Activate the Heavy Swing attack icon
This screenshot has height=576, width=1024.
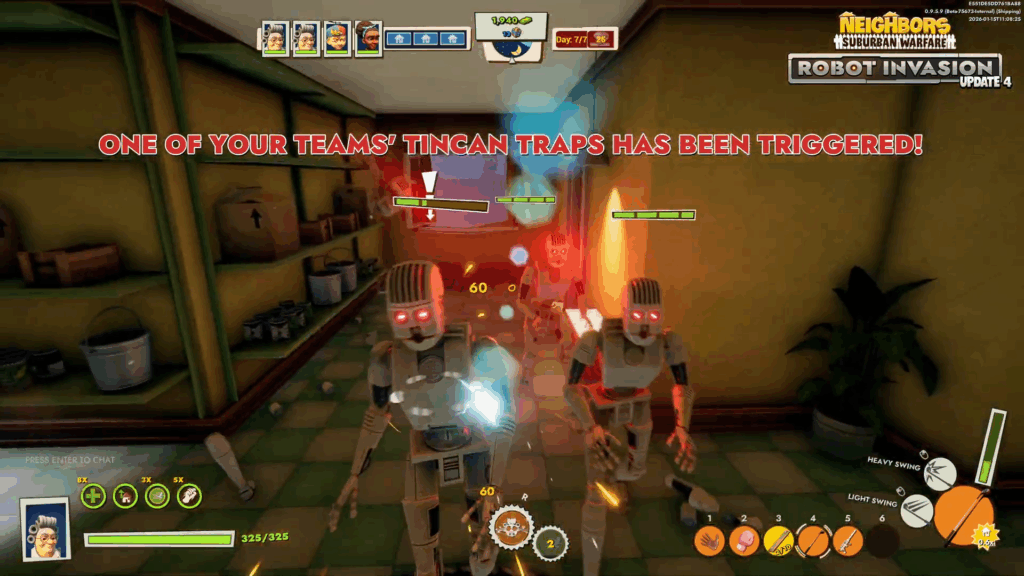[939, 474]
